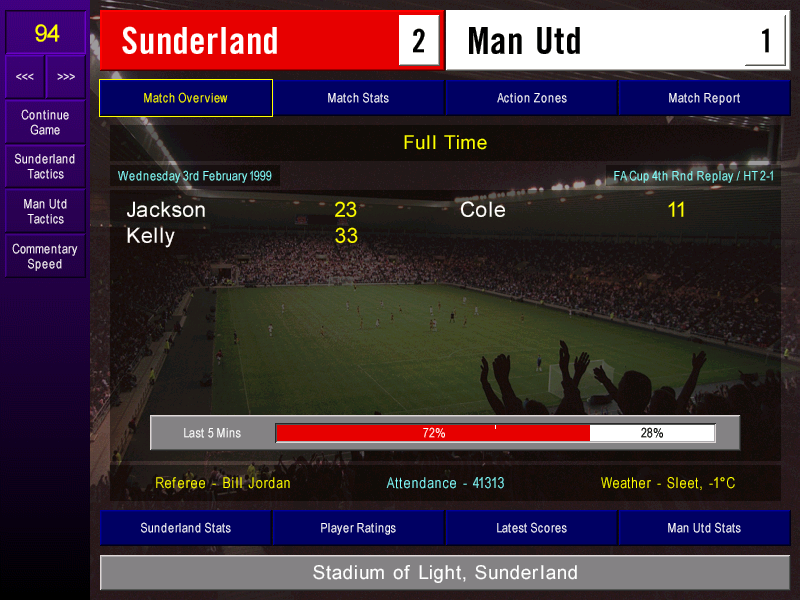This screenshot has width=800, height=600.
Task: Open Man Utd Tactics
Action: pyautogui.click(x=45, y=211)
